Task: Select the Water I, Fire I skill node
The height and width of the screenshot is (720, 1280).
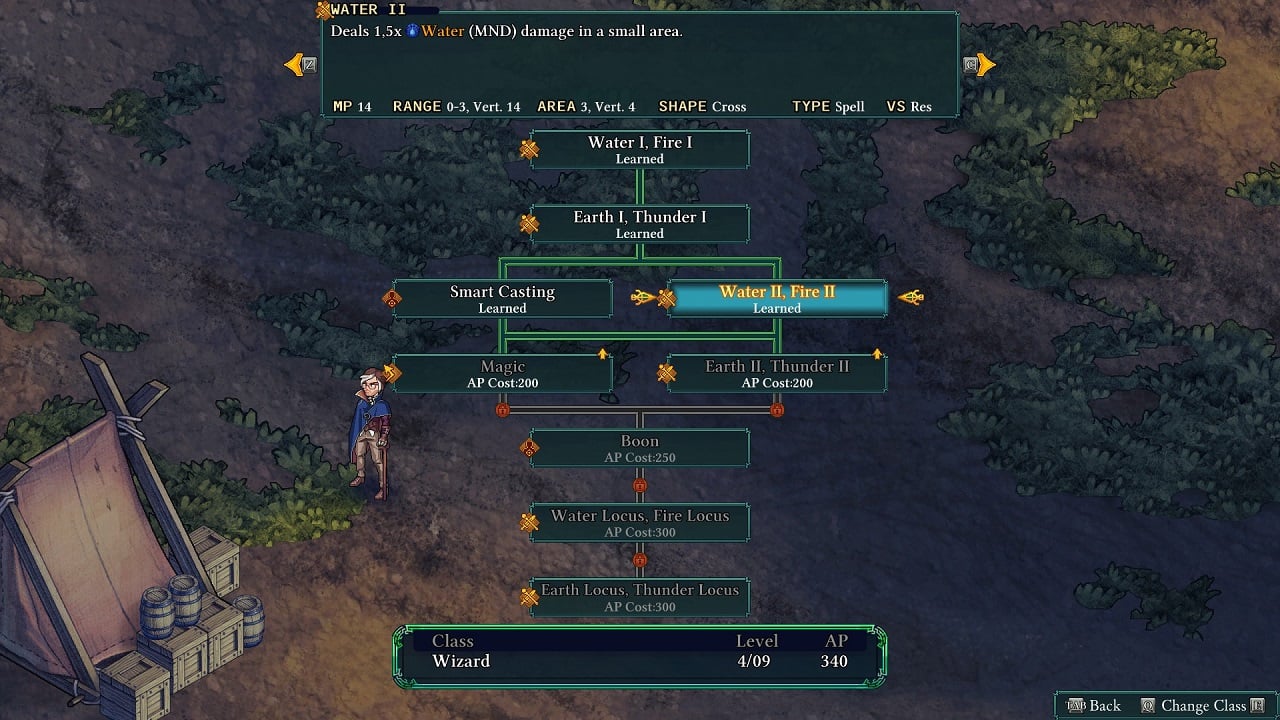Action: coord(640,150)
